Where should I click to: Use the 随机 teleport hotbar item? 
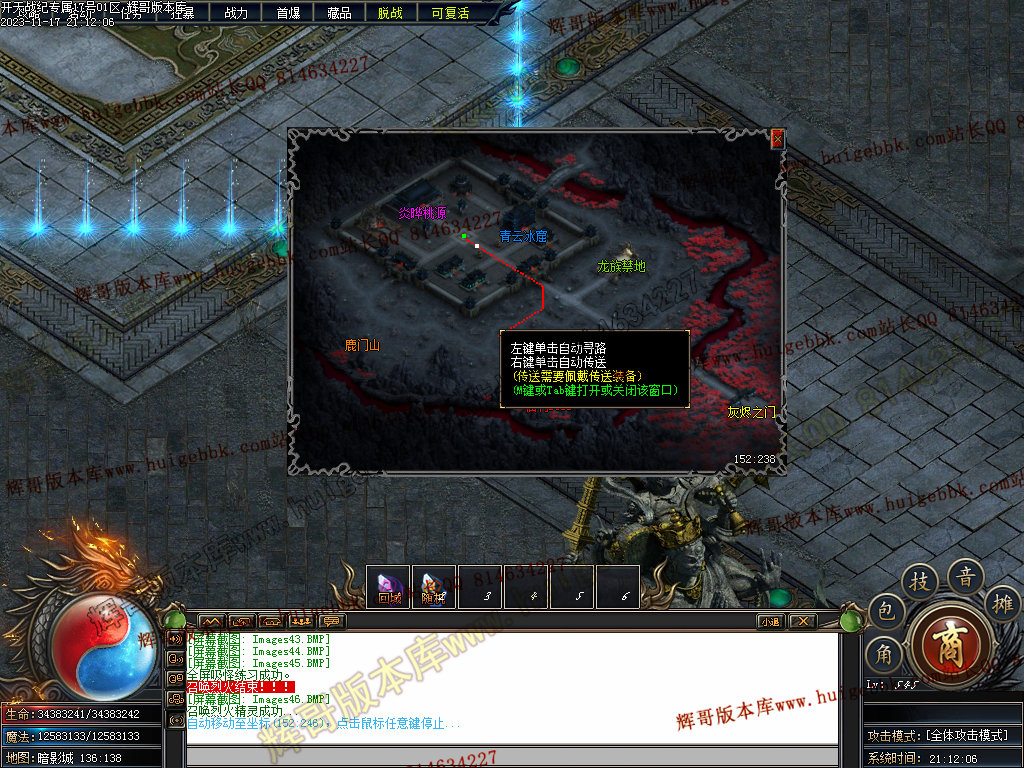click(433, 587)
